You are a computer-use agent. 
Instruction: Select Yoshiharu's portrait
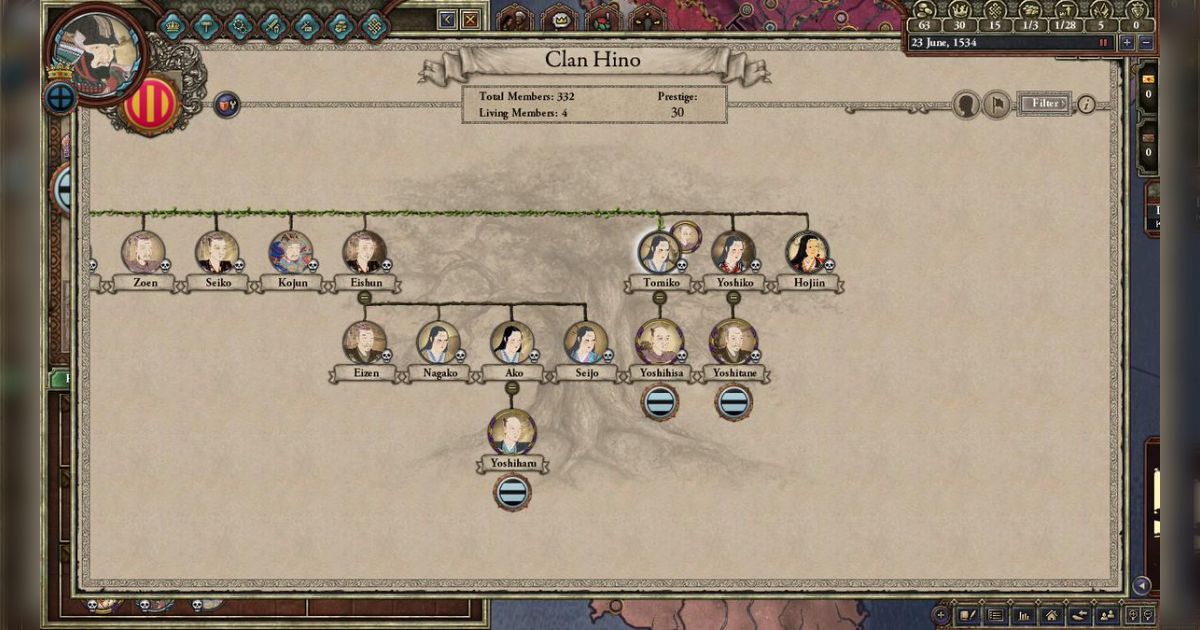click(x=512, y=433)
